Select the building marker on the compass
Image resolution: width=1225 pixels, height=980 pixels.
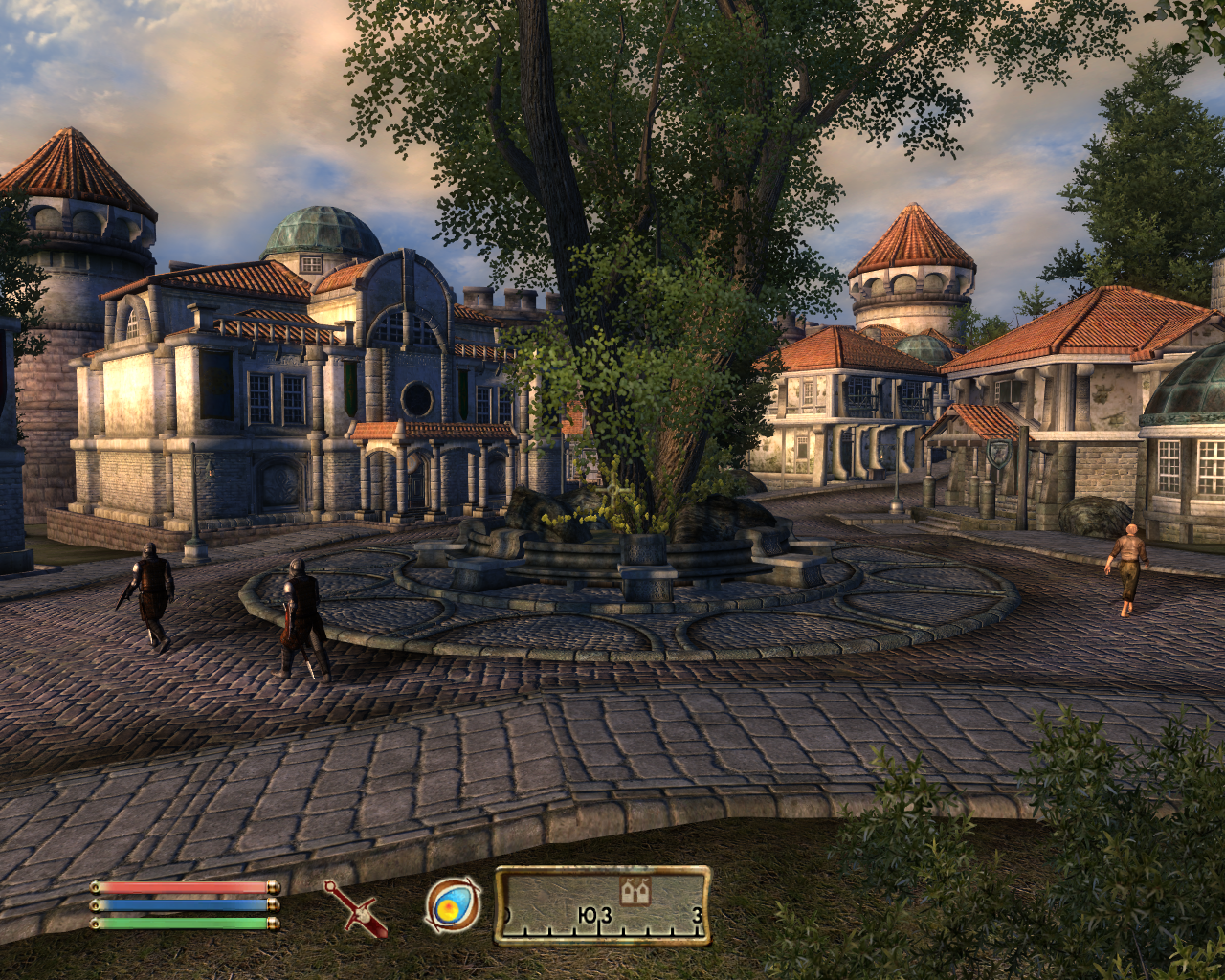pyautogui.click(x=632, y=892)
